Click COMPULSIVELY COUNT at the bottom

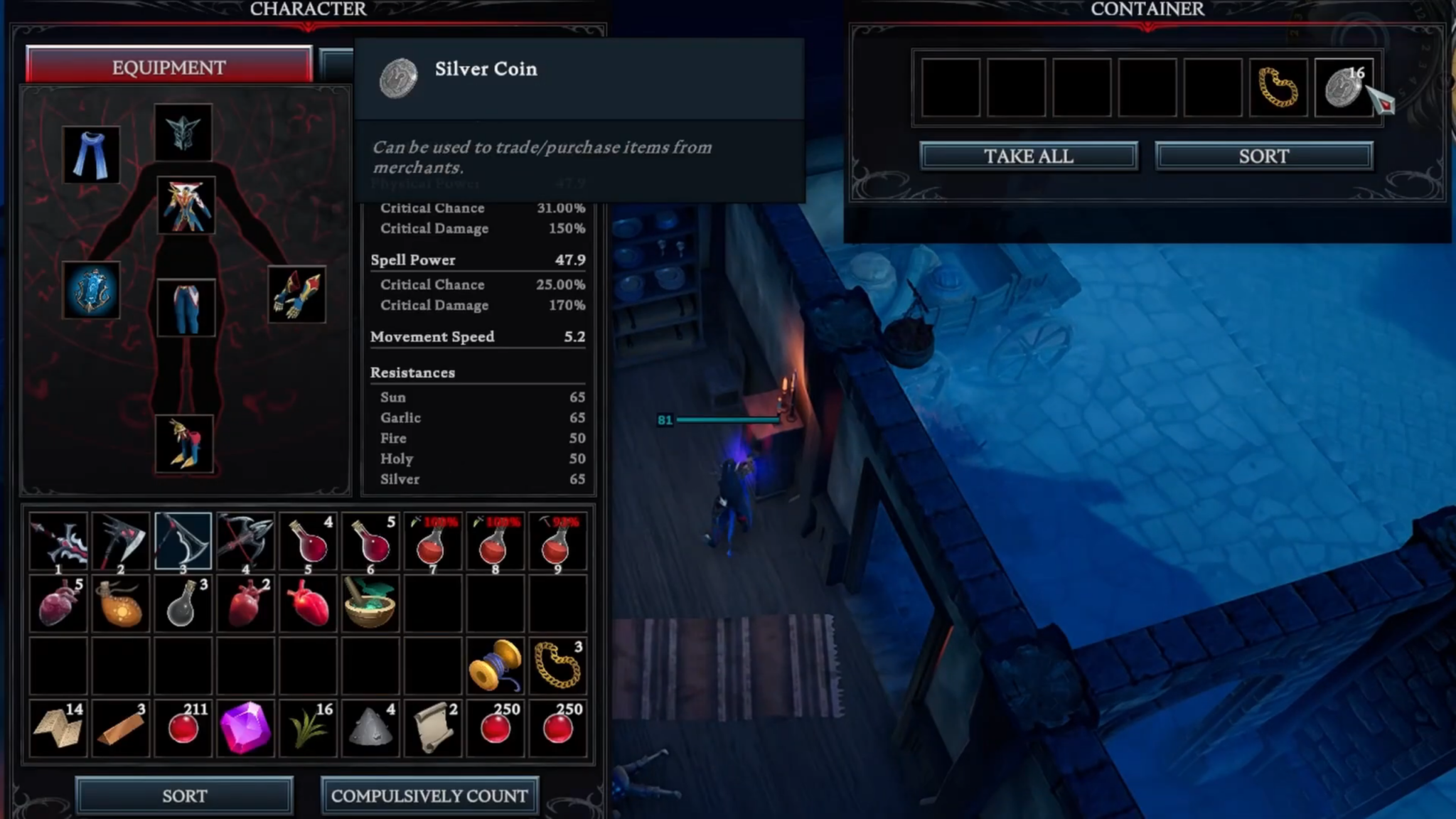tap(430, 796)
